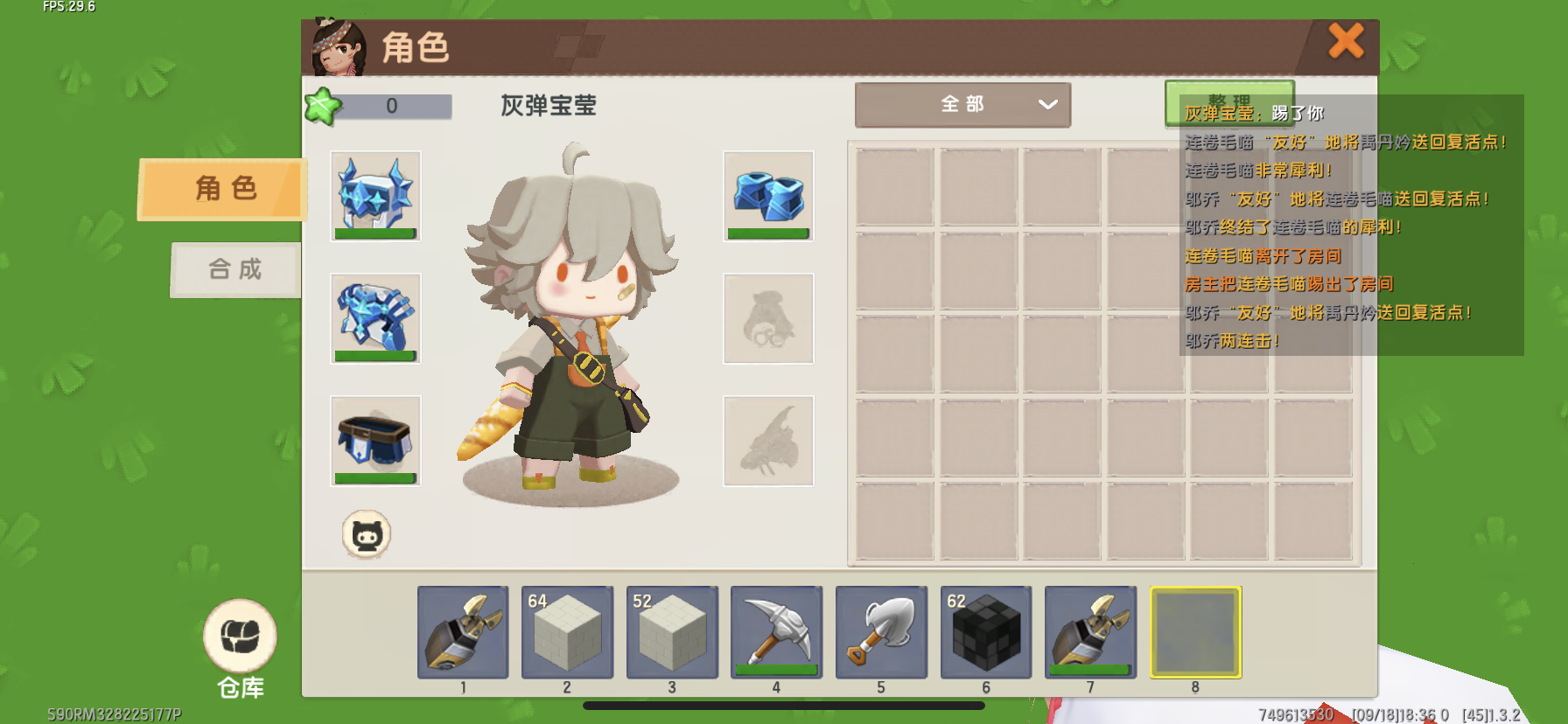The width and height of the screenshot is (1568, 724).
Task: Click the green star currency icon
Action: click(x=322, y=107)
